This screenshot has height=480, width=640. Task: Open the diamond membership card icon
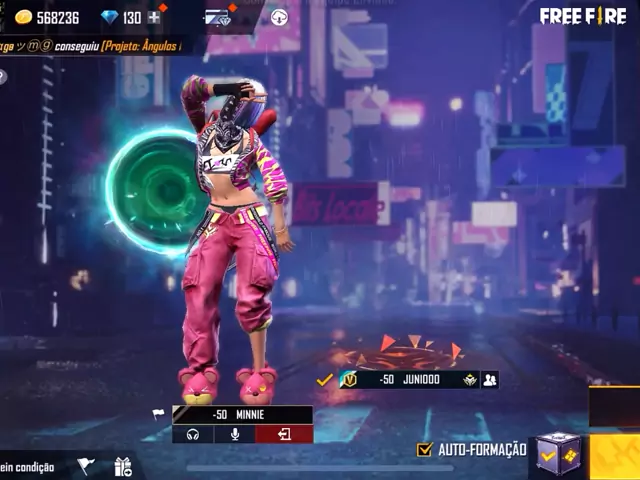[x=217, y=17]
